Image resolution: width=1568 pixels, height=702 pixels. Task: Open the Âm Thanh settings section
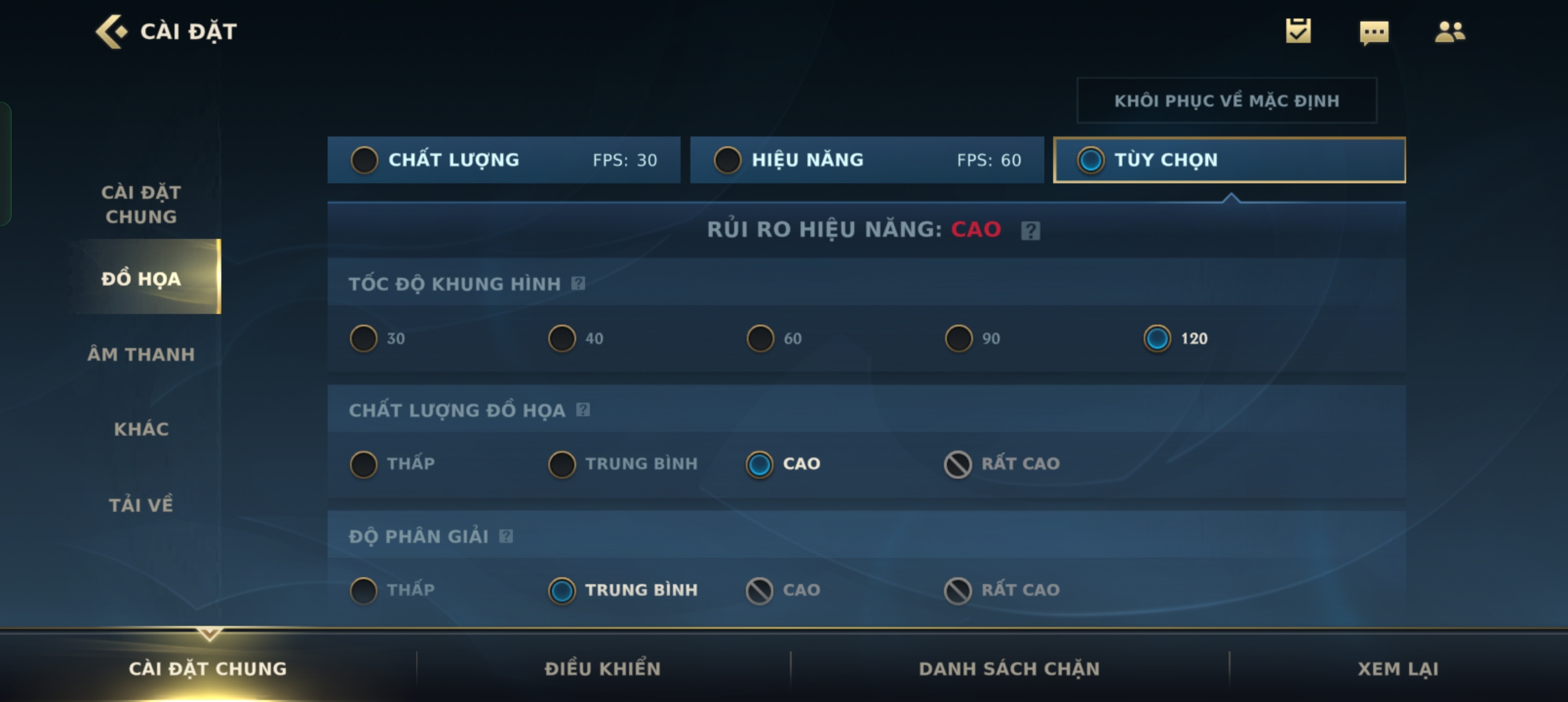tap(141, 354)
